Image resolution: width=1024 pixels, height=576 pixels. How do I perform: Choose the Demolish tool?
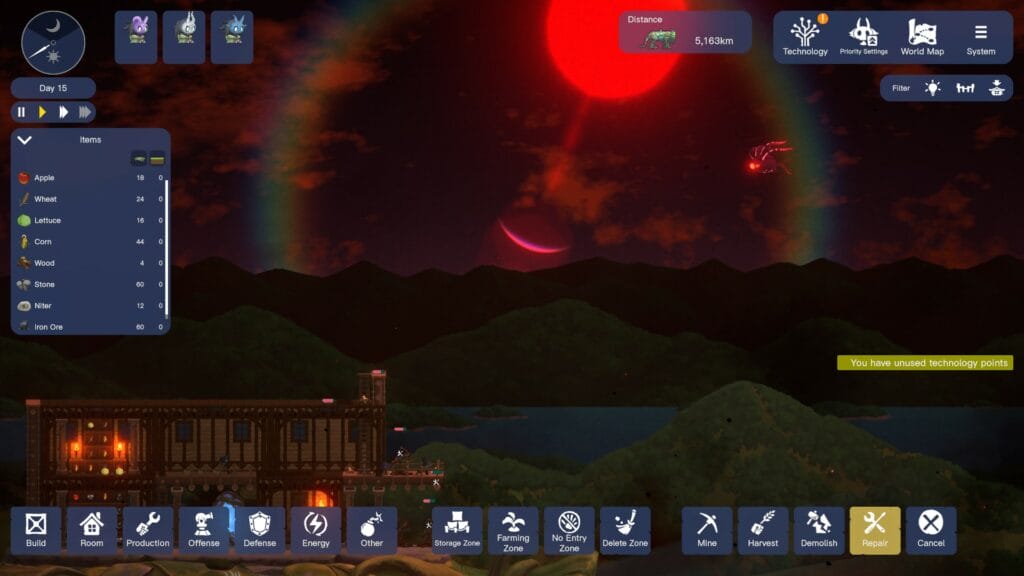pyautogui.click(x=819, y=530)
